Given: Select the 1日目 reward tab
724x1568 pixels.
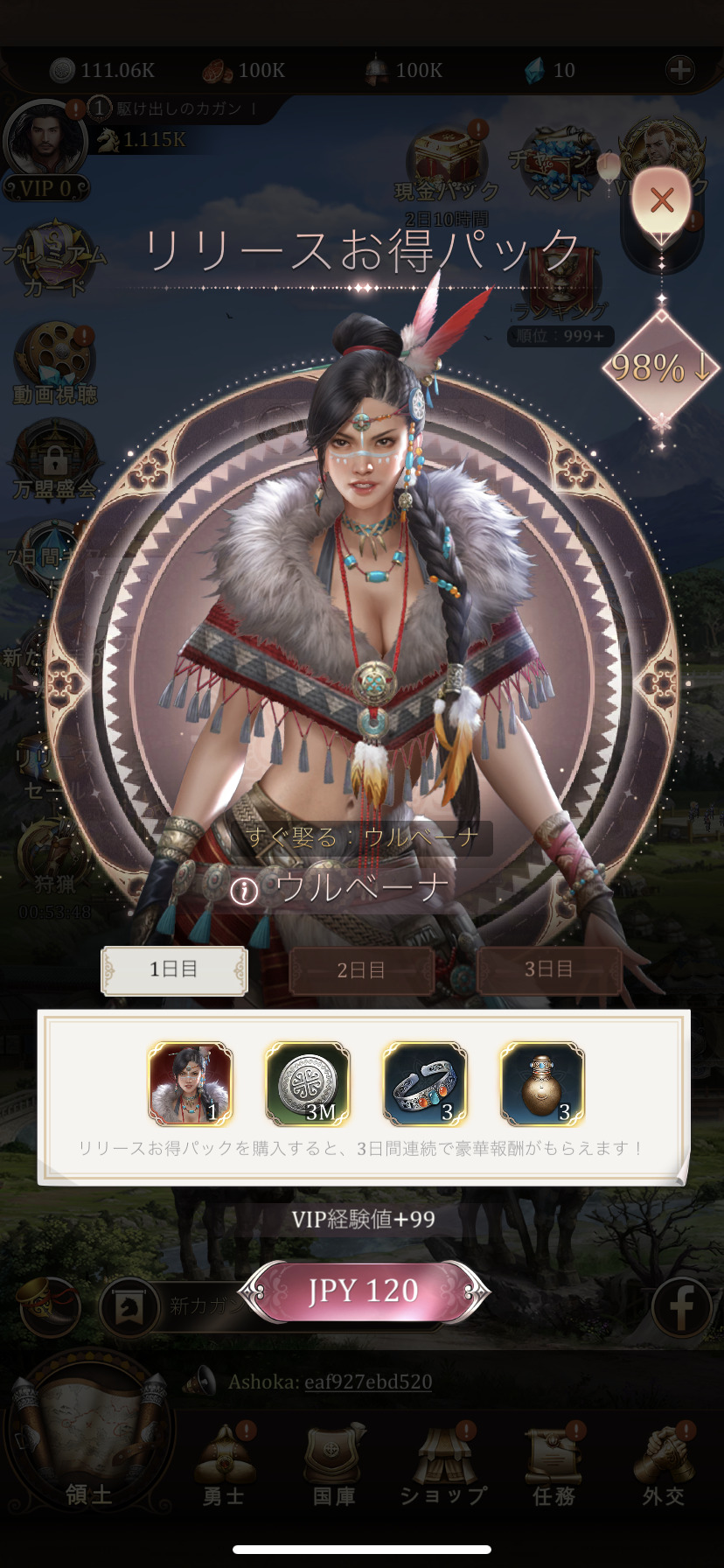Looking at the screenshot, I should [174, 969].
